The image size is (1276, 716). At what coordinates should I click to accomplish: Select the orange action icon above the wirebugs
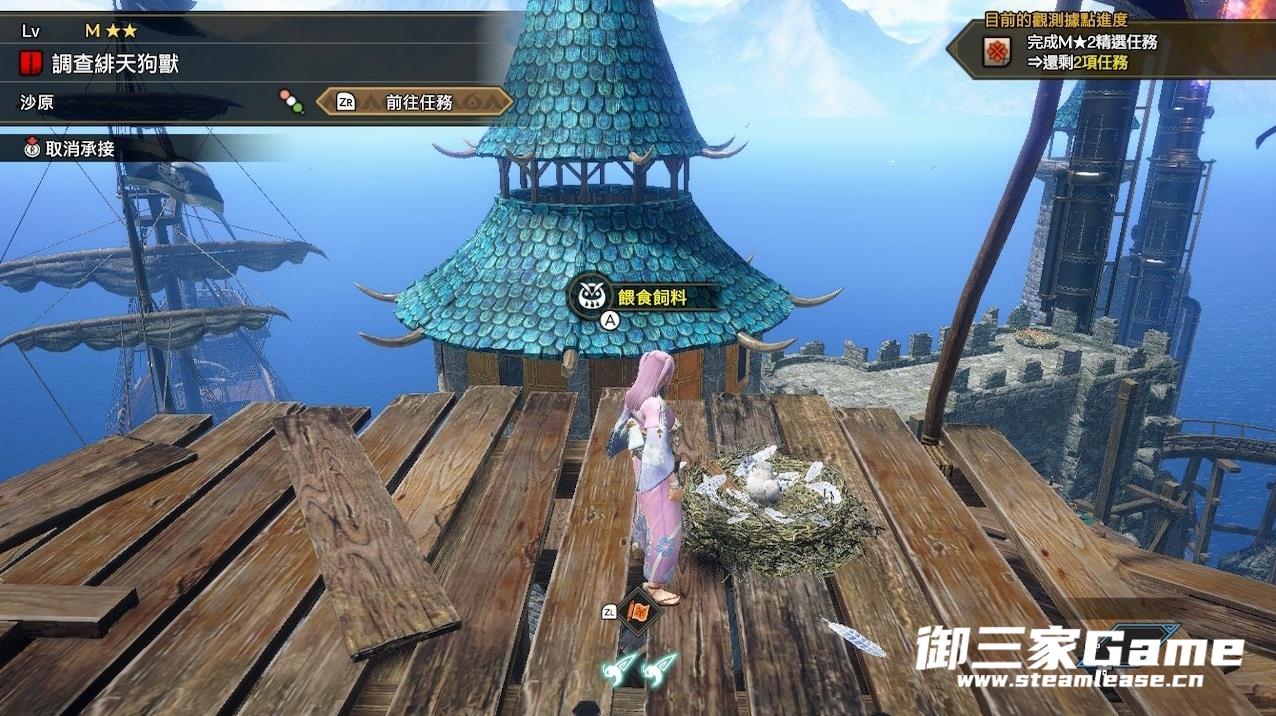click(638, 611)
